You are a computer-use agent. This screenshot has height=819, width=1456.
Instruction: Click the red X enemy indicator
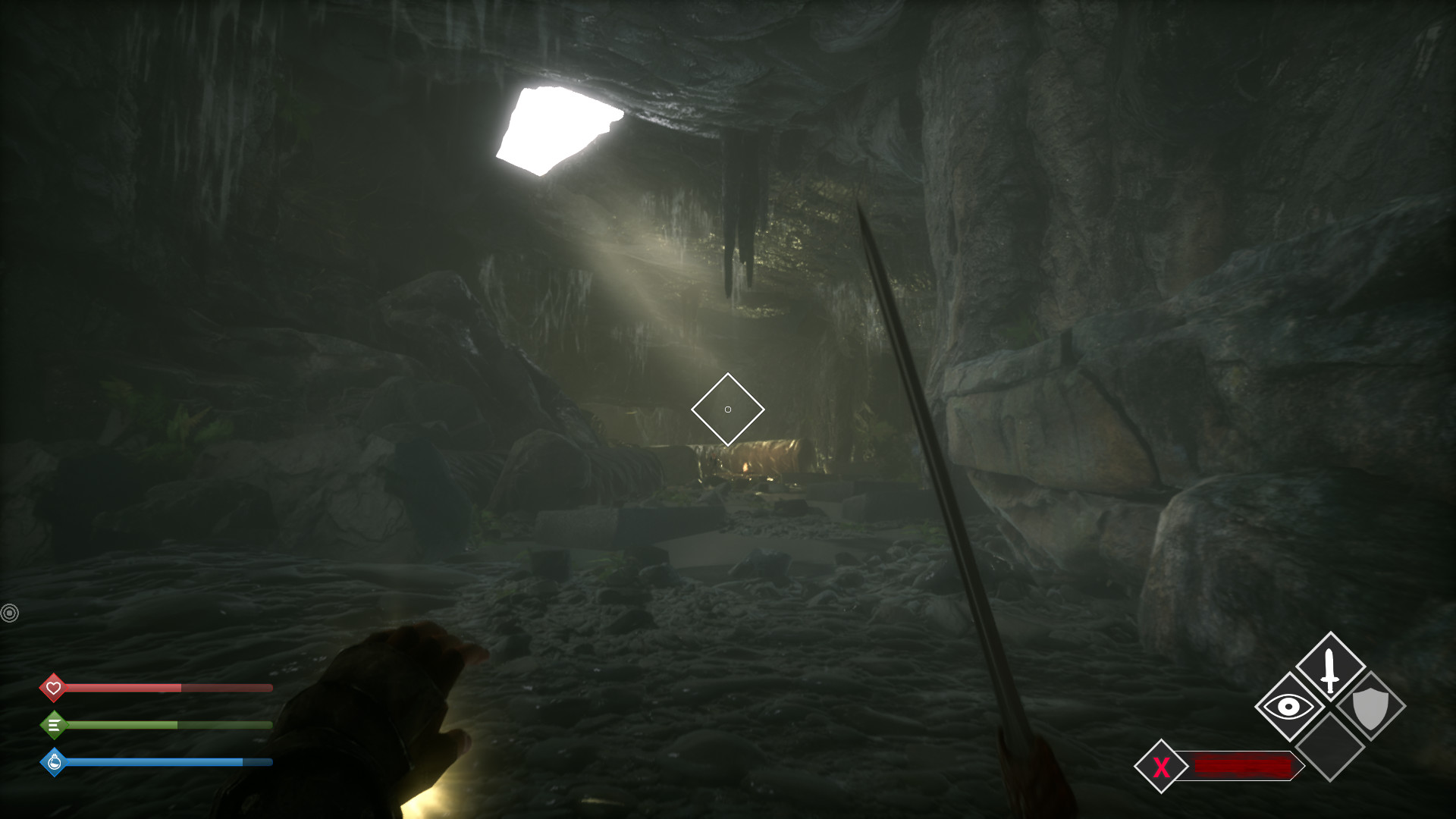1162,766
